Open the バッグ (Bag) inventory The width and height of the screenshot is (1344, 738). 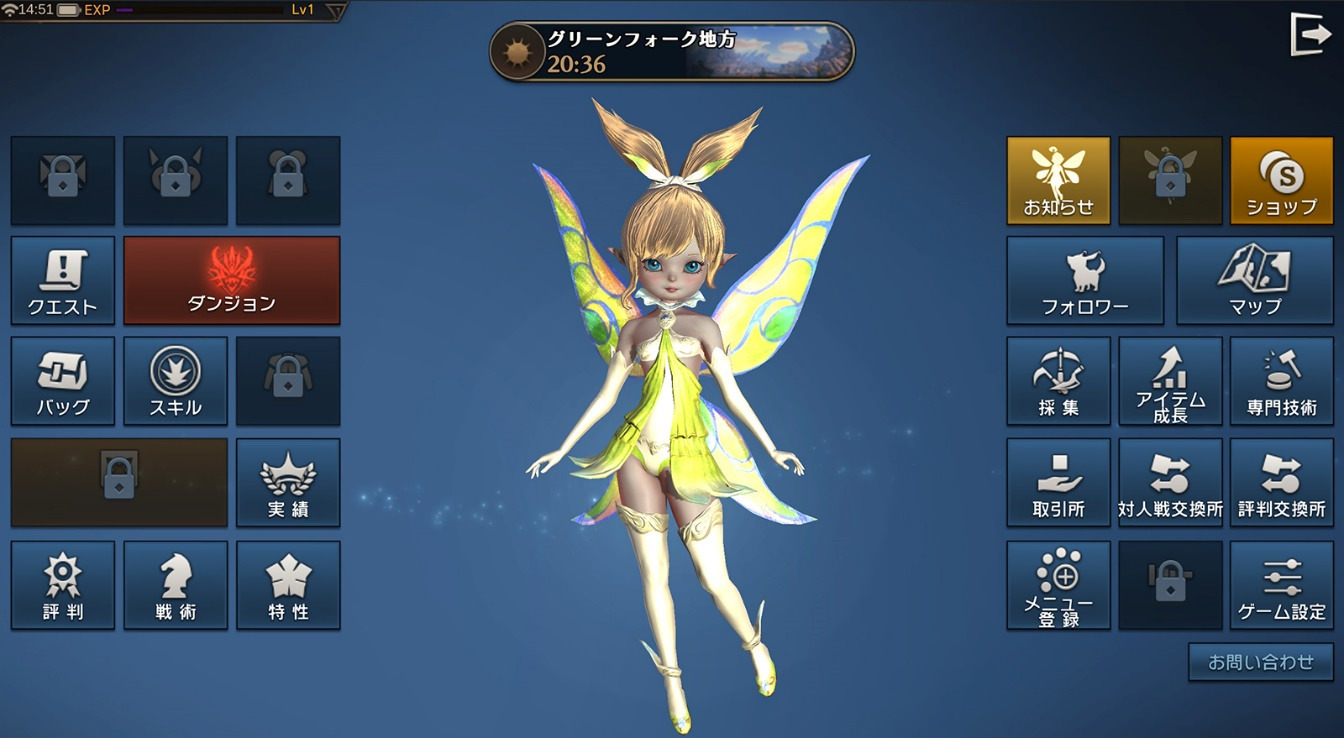[x=62, y=381]
